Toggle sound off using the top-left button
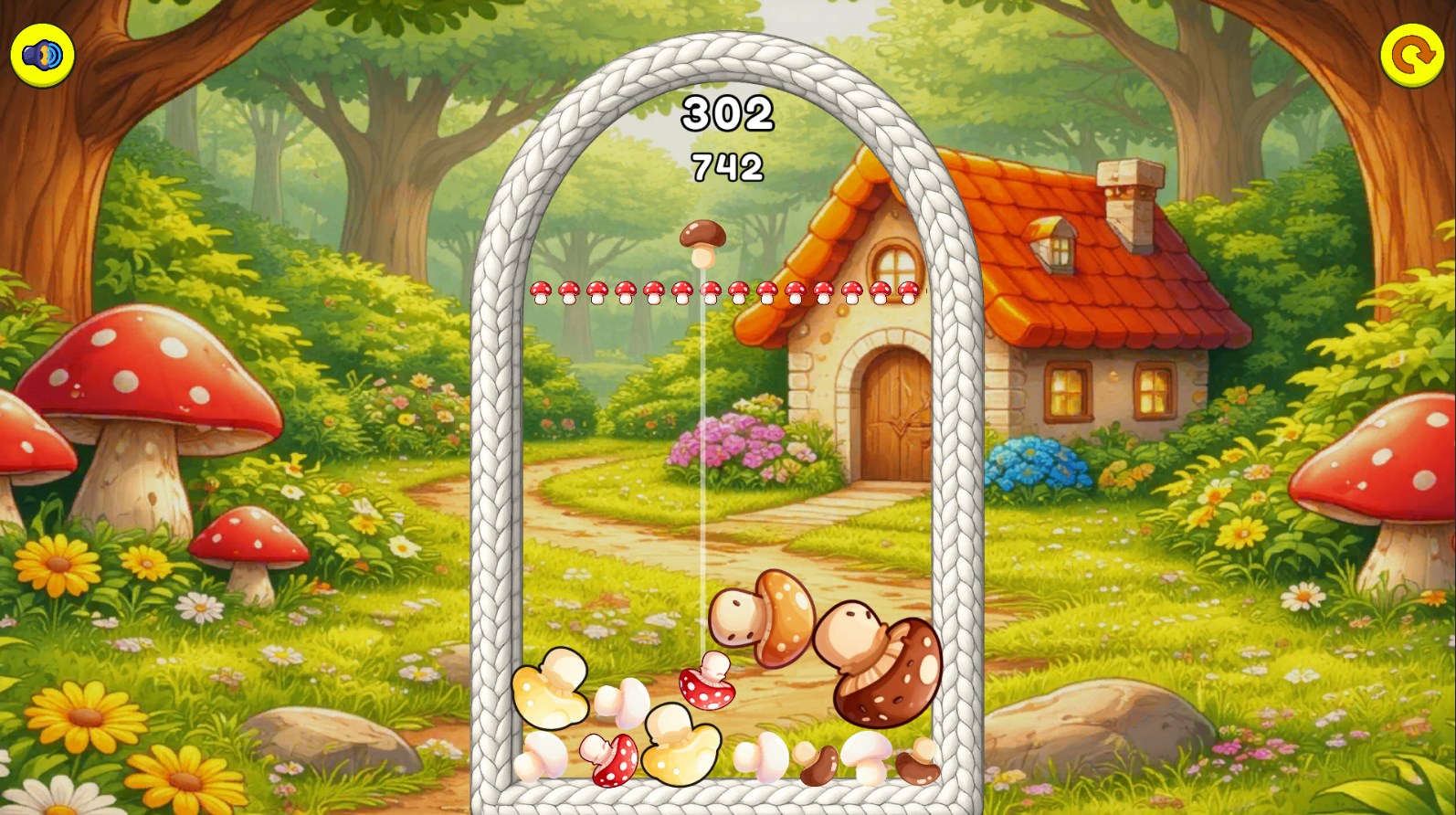The height and width of the screenshot is (815, 1456). coord(40,55)
